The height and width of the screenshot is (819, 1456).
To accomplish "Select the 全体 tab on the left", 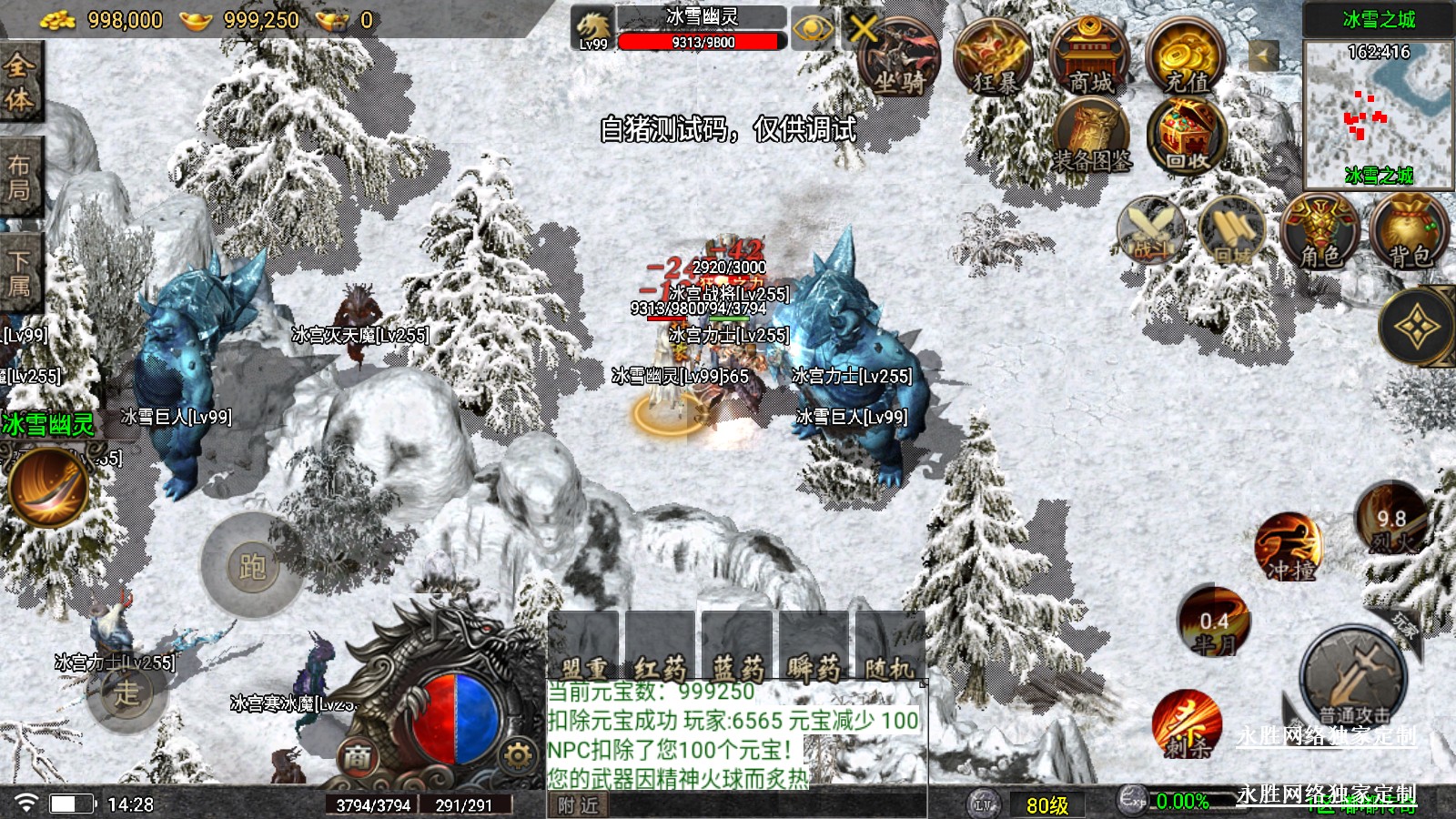I will 20,80.
